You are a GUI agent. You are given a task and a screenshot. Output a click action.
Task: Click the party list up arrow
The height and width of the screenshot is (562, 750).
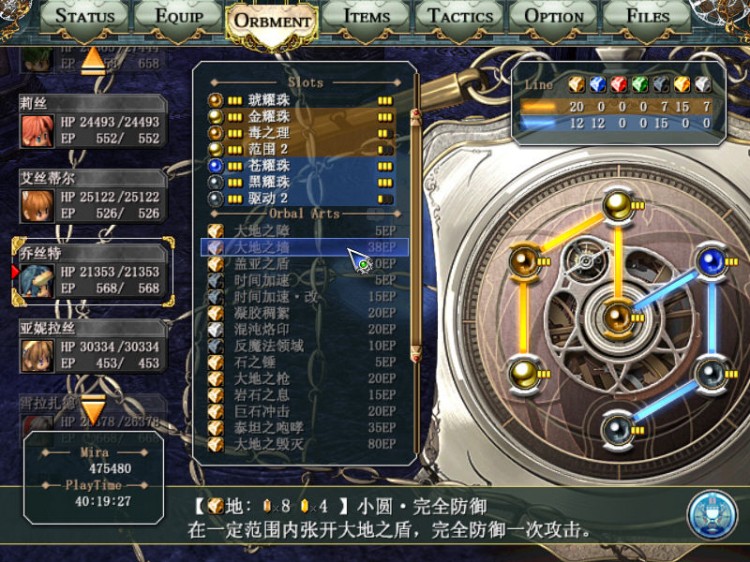pos(93,60)
